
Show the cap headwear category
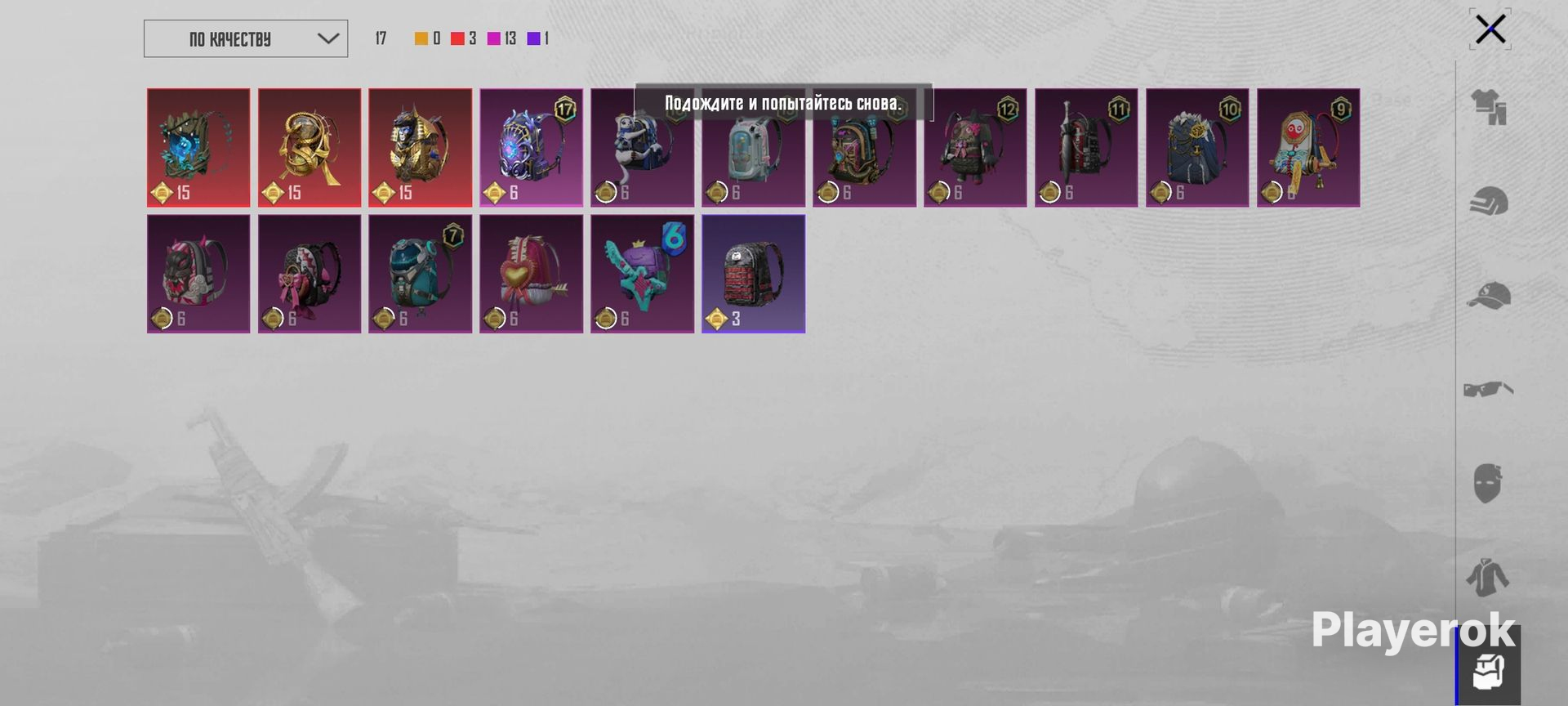[1489, 296]
